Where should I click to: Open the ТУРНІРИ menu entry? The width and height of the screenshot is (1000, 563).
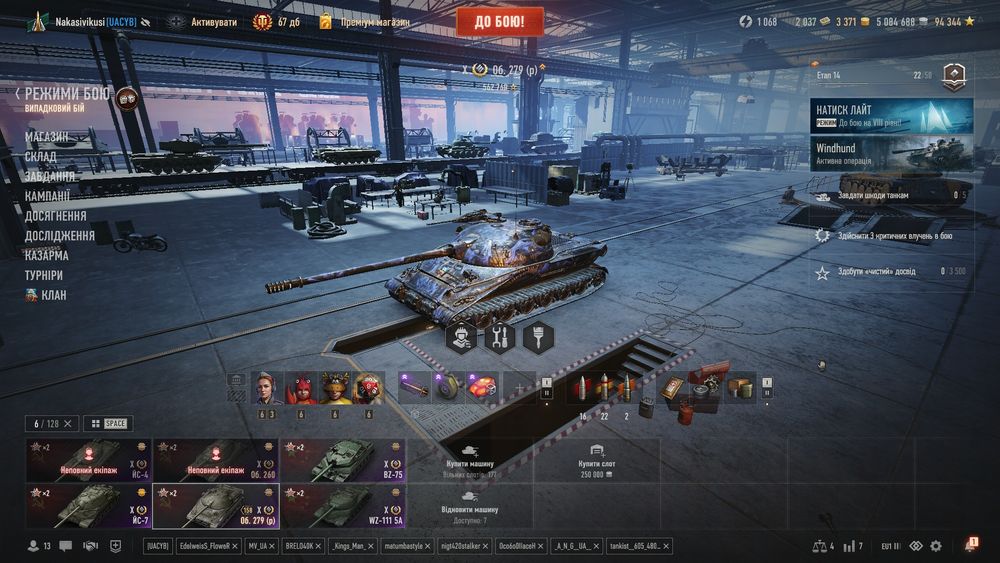point(44,275)
